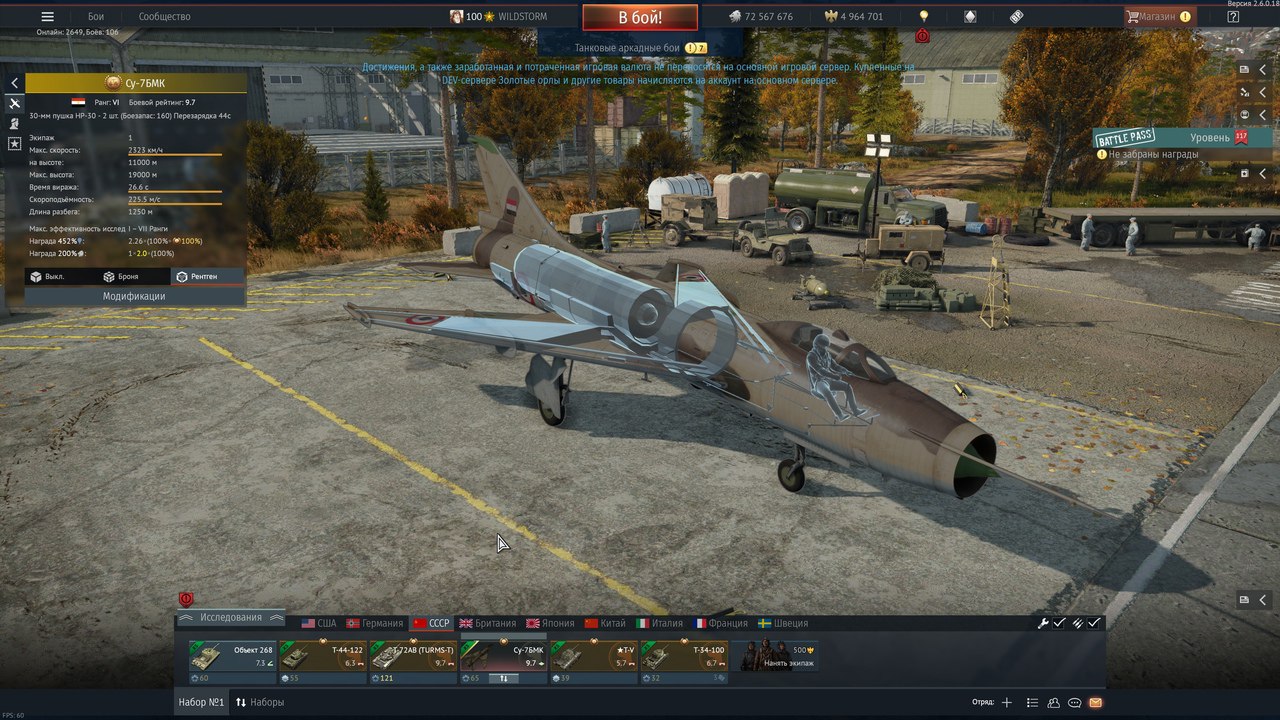Open the question mark help button
Viewport: 1280px width, 720px height.
(x=1233, y=17)
